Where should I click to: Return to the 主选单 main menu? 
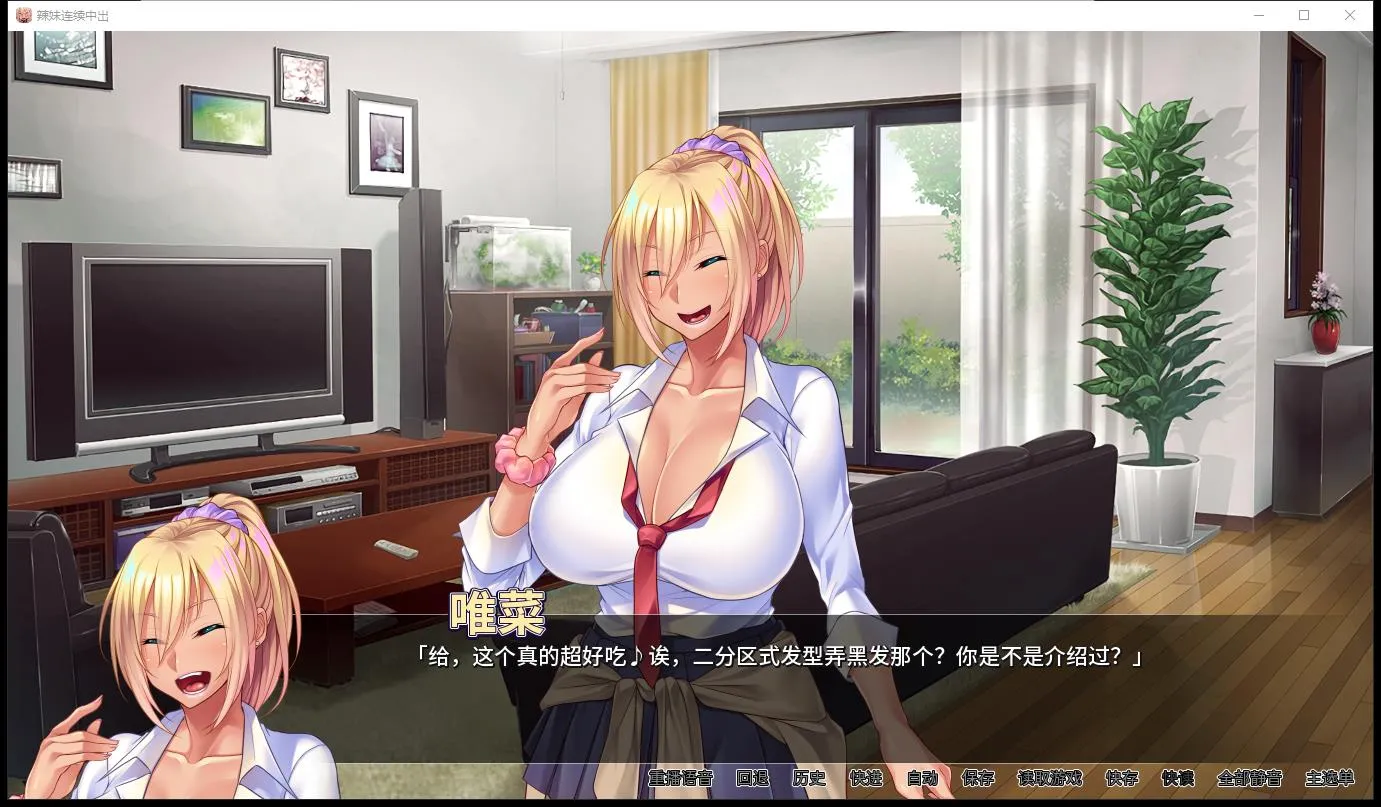pyautogui.click(x=1330, y=779)
